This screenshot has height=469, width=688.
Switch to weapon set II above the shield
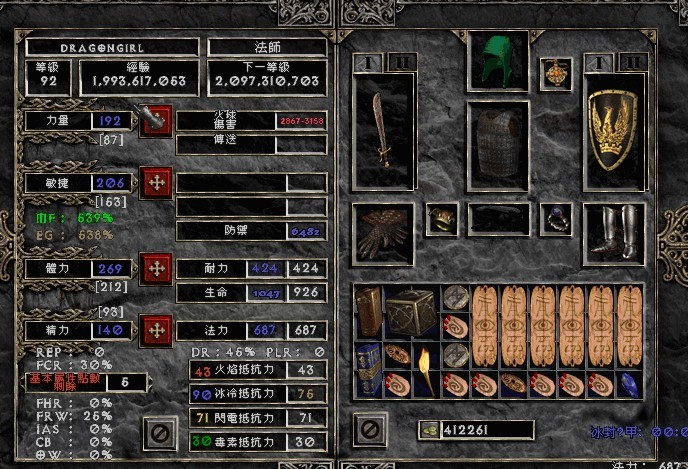click(631, 63)
